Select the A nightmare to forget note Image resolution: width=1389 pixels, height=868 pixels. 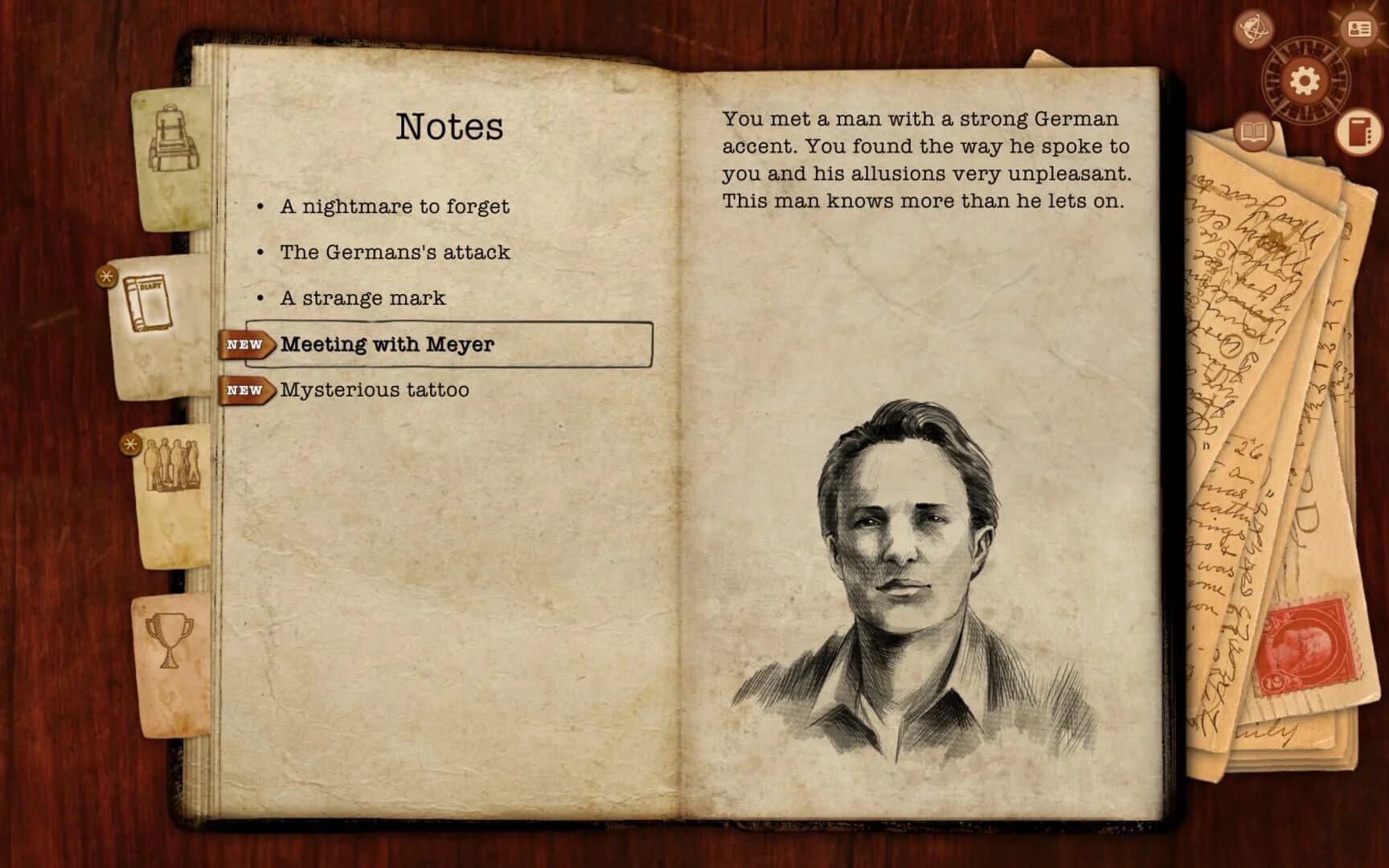(x=393, y=206)
